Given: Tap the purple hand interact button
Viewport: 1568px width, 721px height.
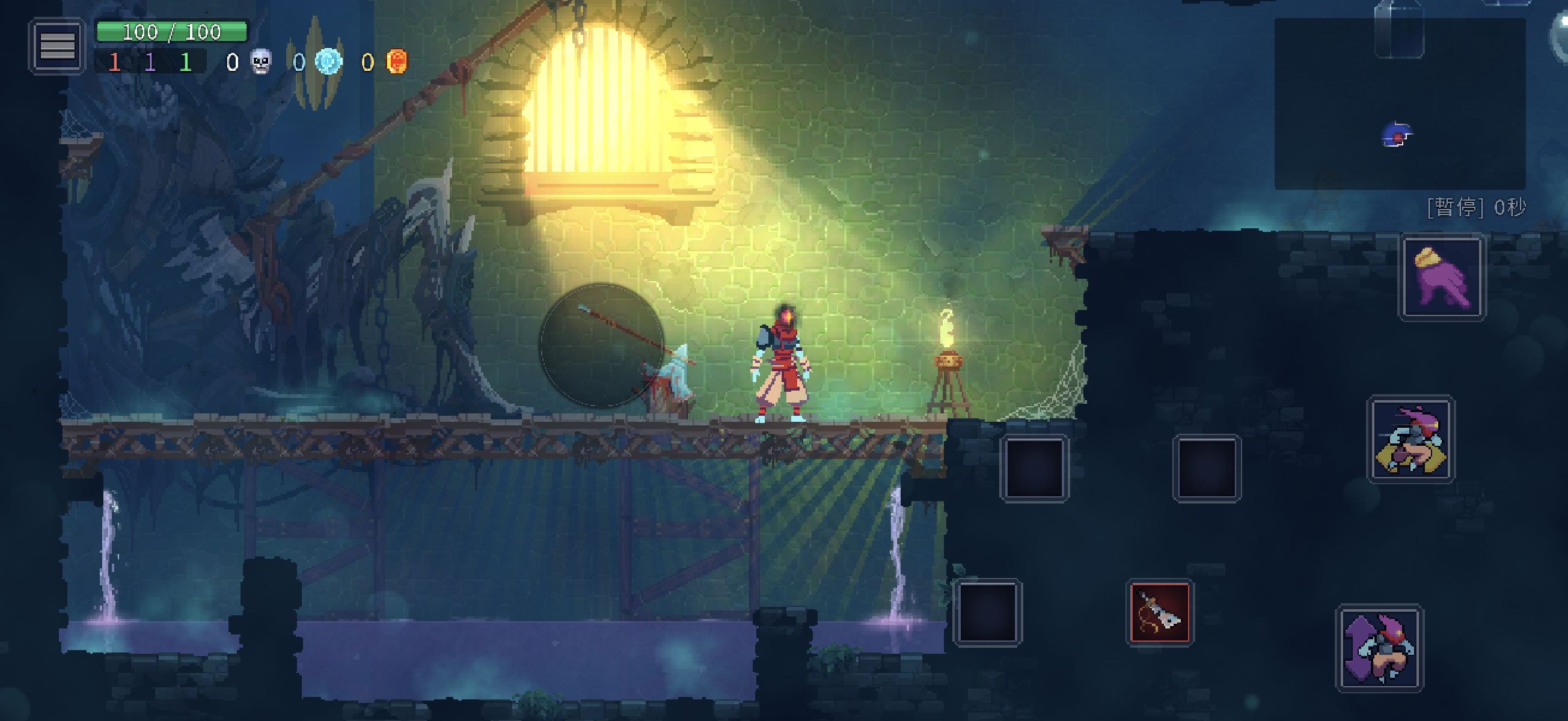Looking at the screenshot, I should pos(1442,278).
